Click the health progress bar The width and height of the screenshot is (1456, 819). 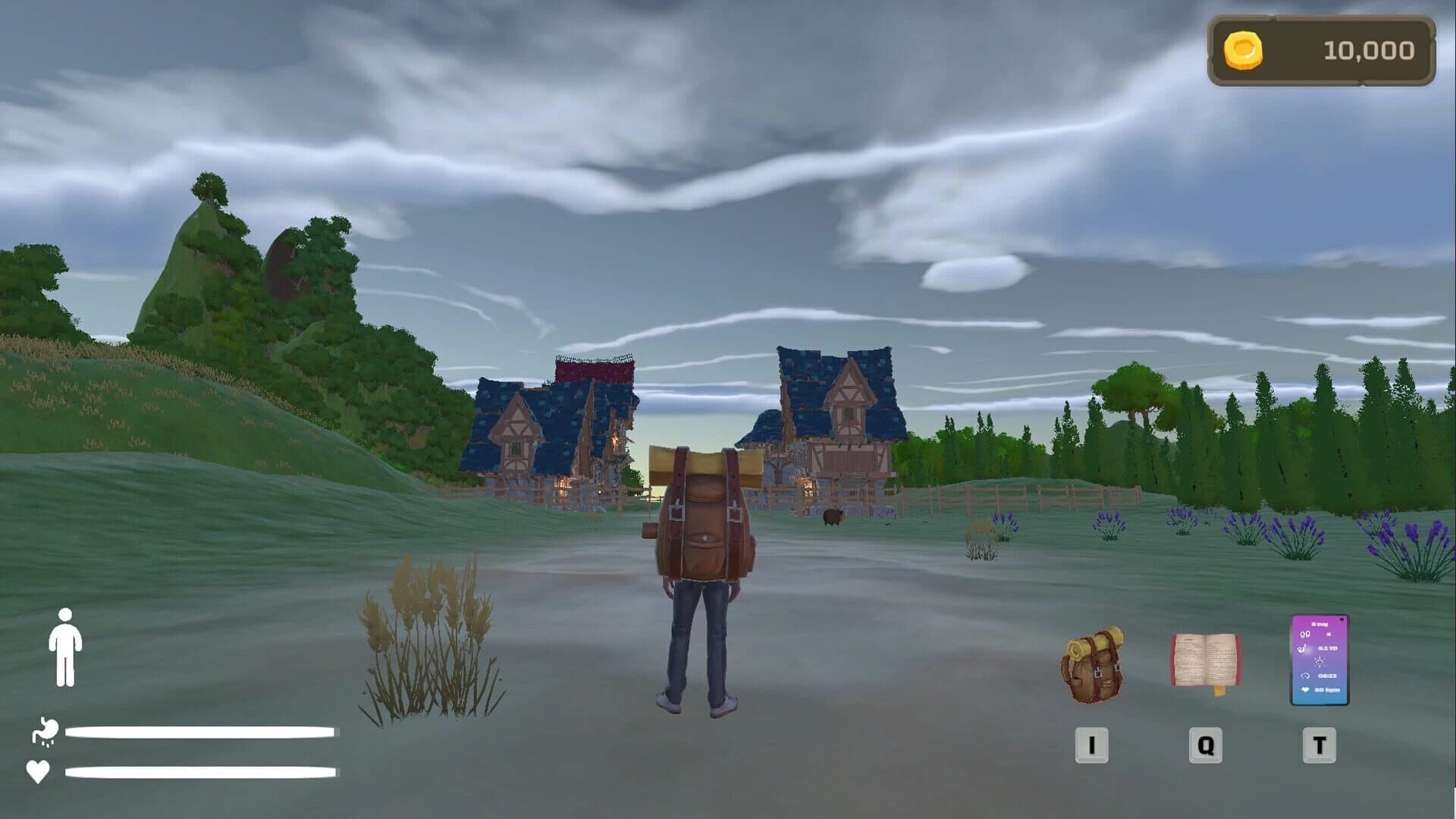click(x=199, y=773)
